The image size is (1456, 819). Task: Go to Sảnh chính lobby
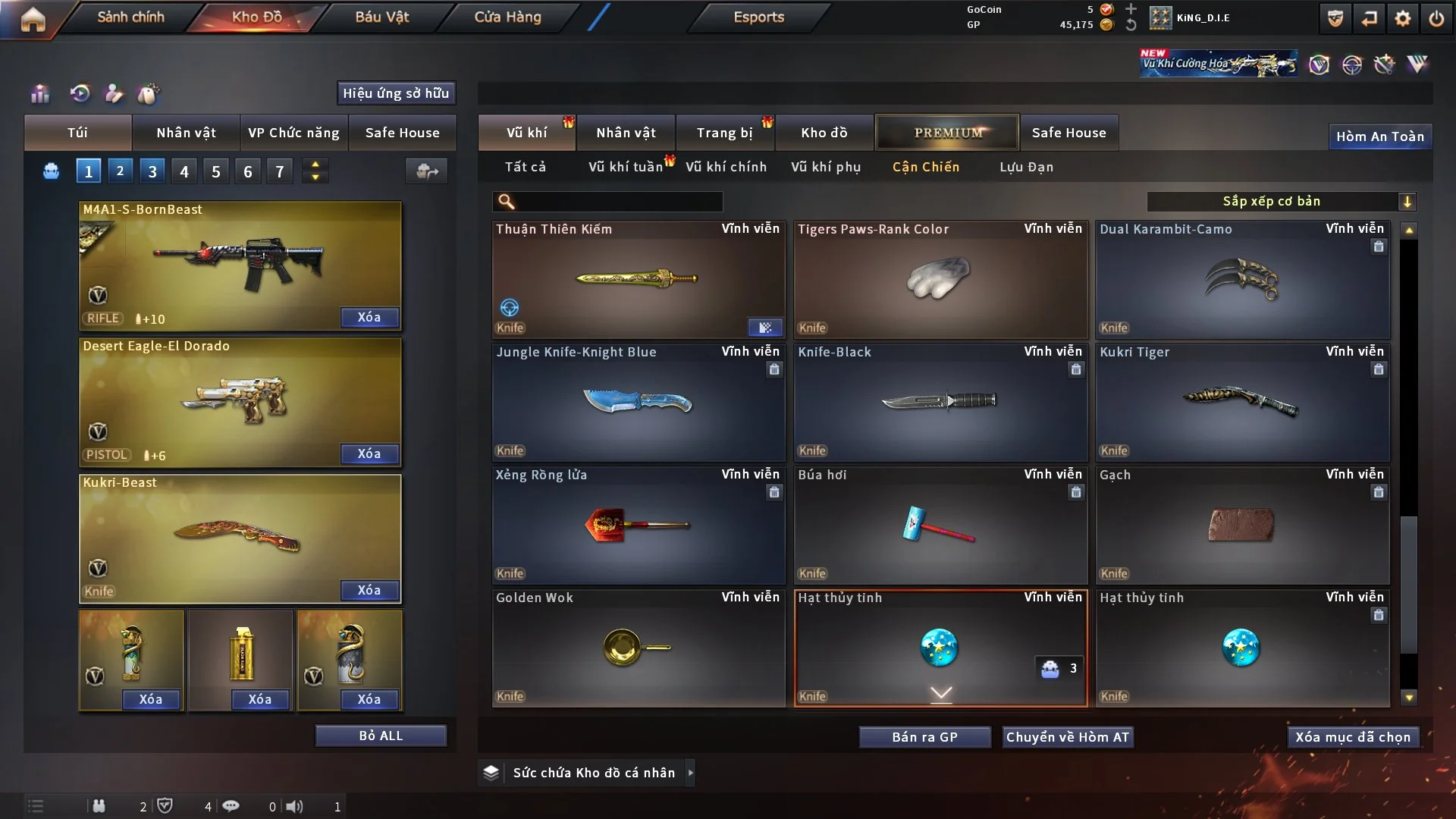point(130,17)
